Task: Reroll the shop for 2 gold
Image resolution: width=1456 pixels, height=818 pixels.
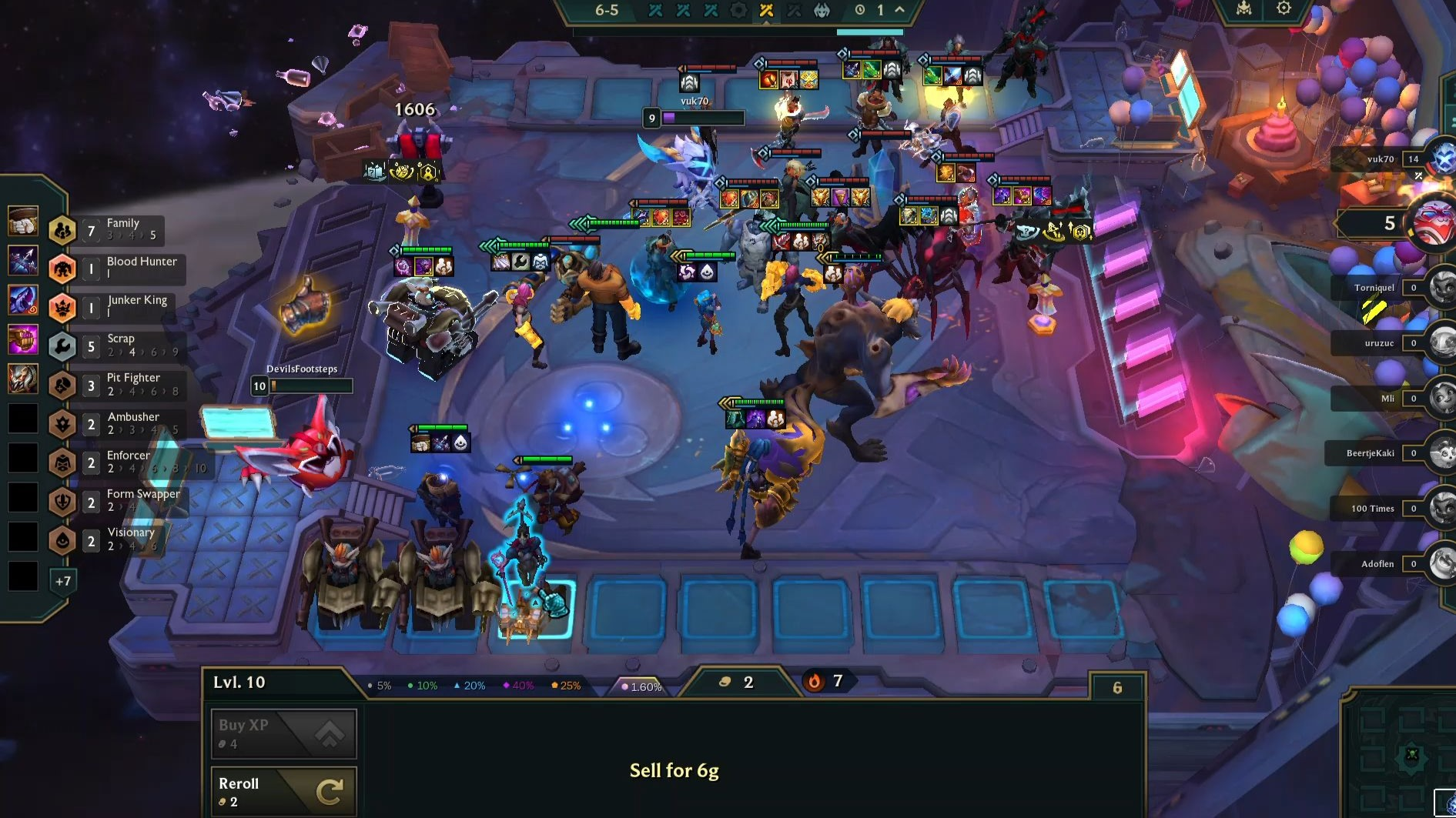Action: point(283,792)
